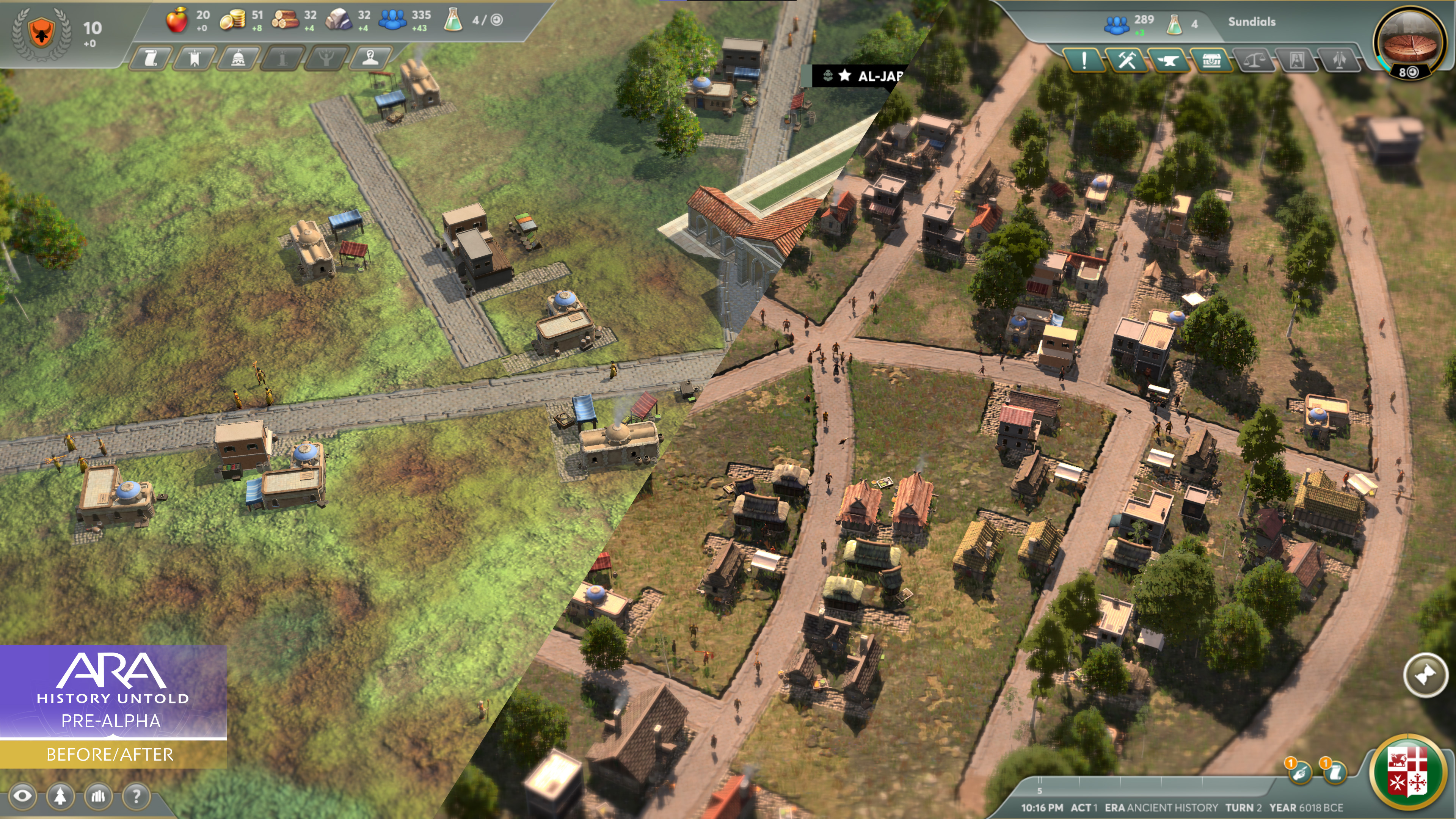Open the domed capitol building panel
Viewport: 1456px width, 819px height.
238,58
